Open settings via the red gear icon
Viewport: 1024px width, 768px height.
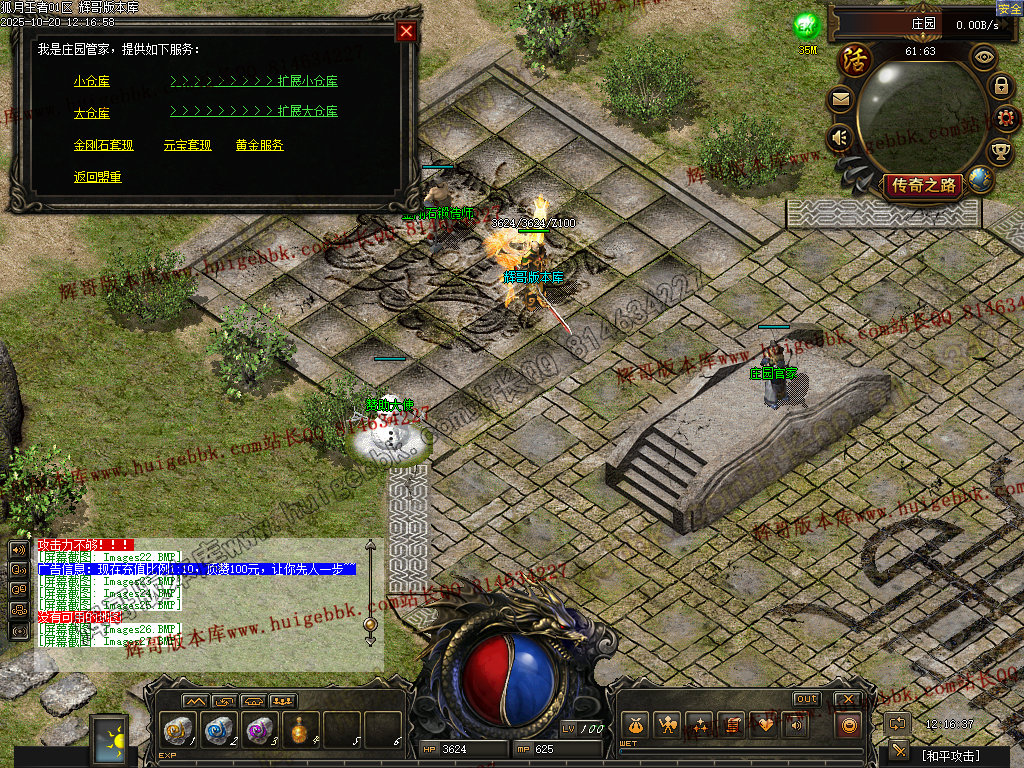[x=1007, y=119]
